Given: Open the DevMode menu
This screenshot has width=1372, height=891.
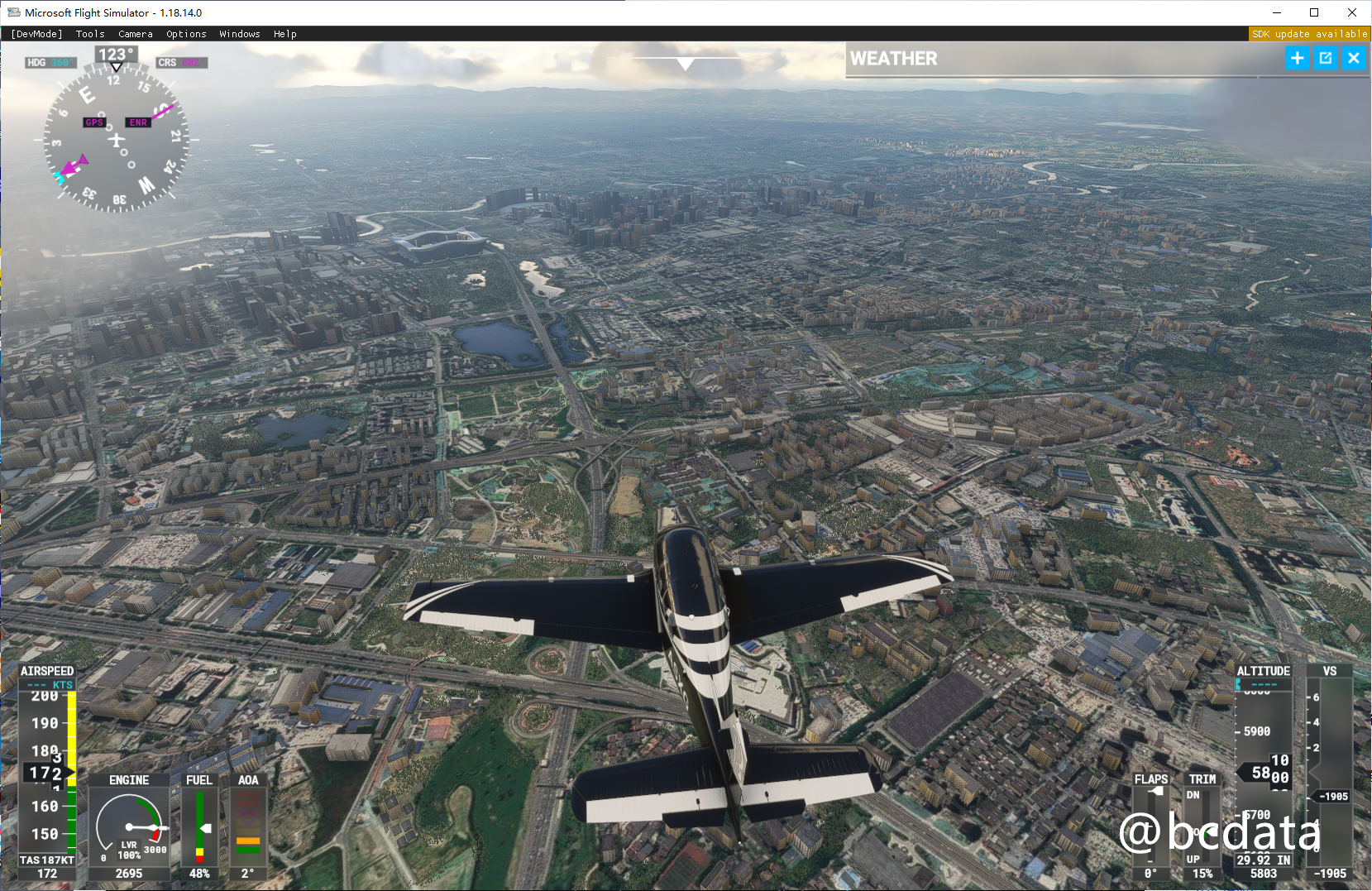Looking at the screenshot, I should 36,34.
